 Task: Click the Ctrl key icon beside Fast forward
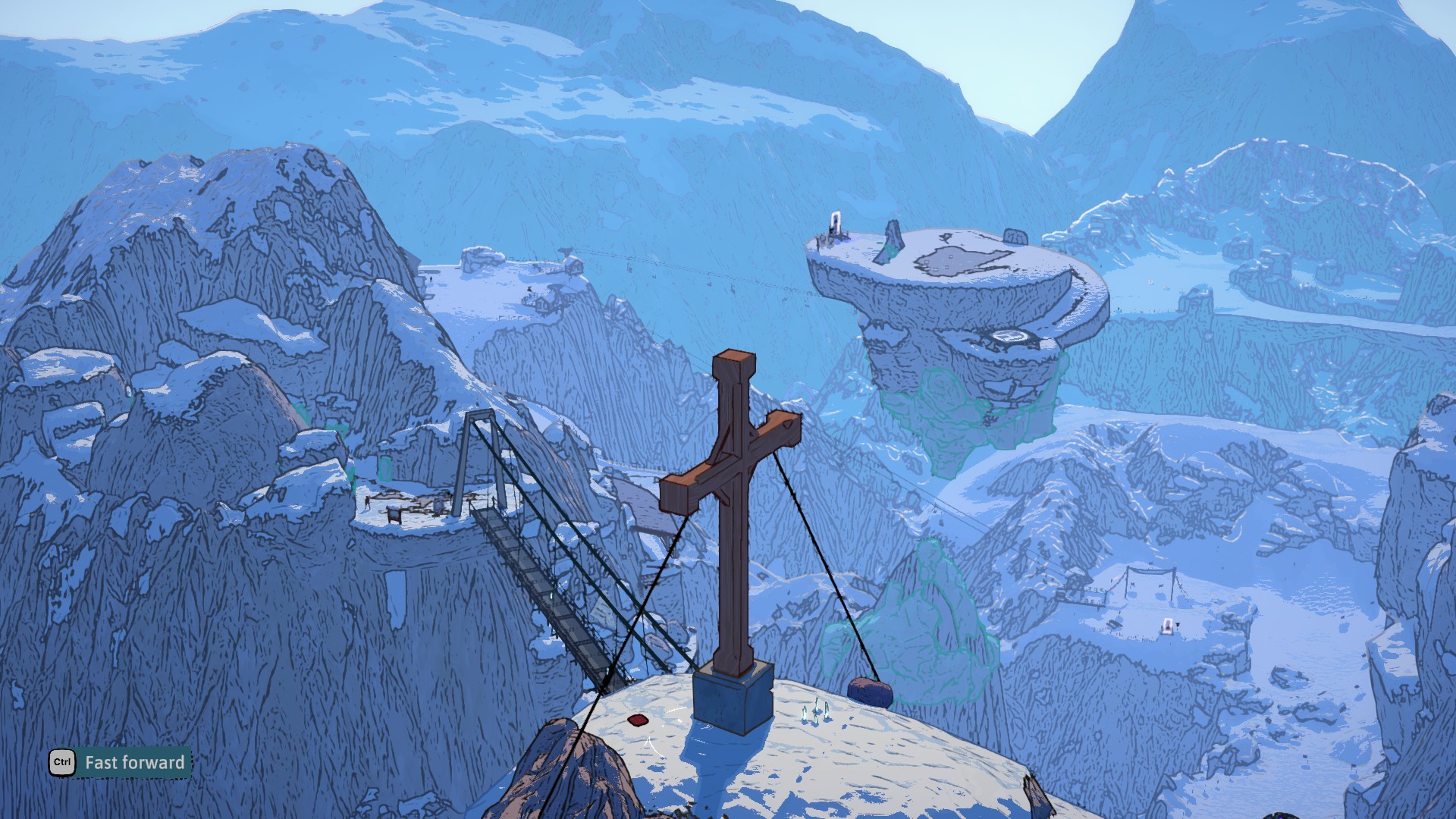62,763
